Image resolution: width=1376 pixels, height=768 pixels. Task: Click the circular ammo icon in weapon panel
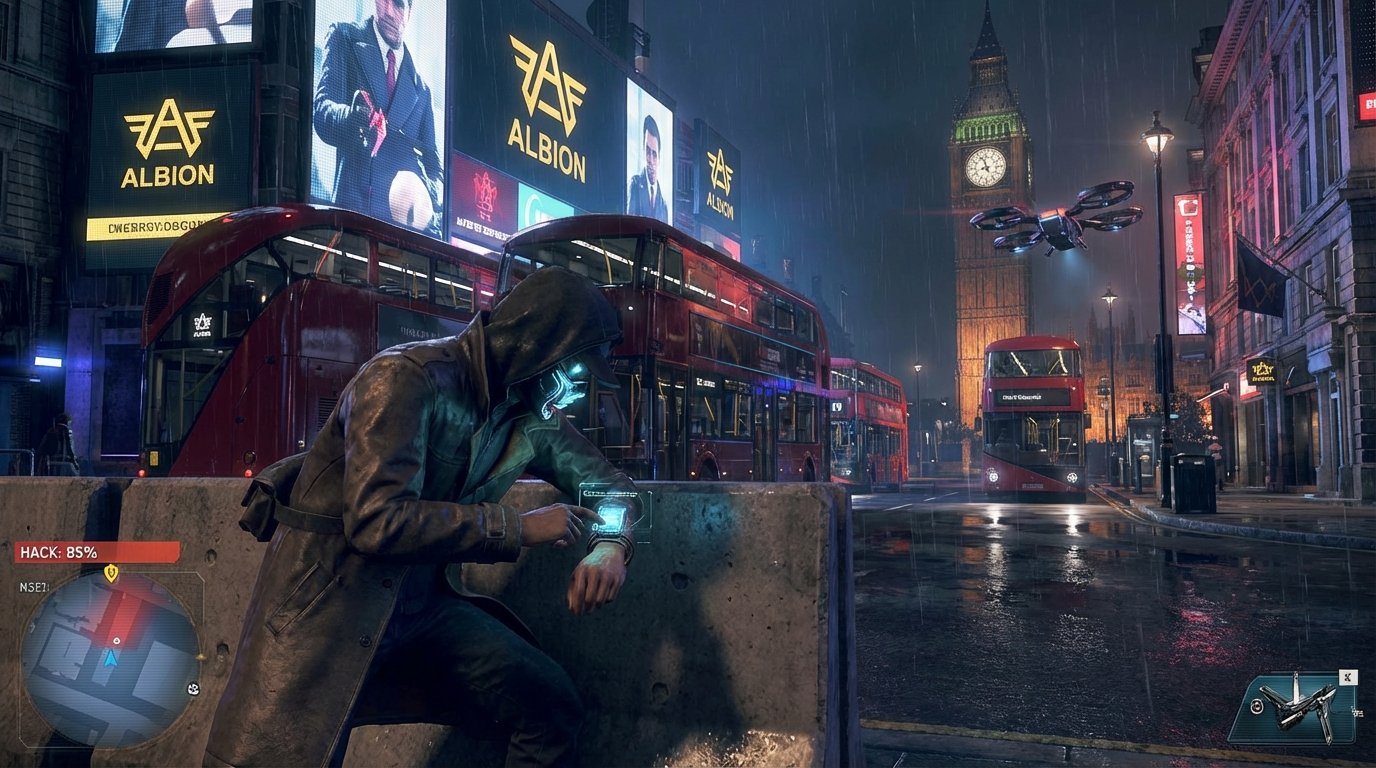pyautogui.click(x=1256, y=708)
